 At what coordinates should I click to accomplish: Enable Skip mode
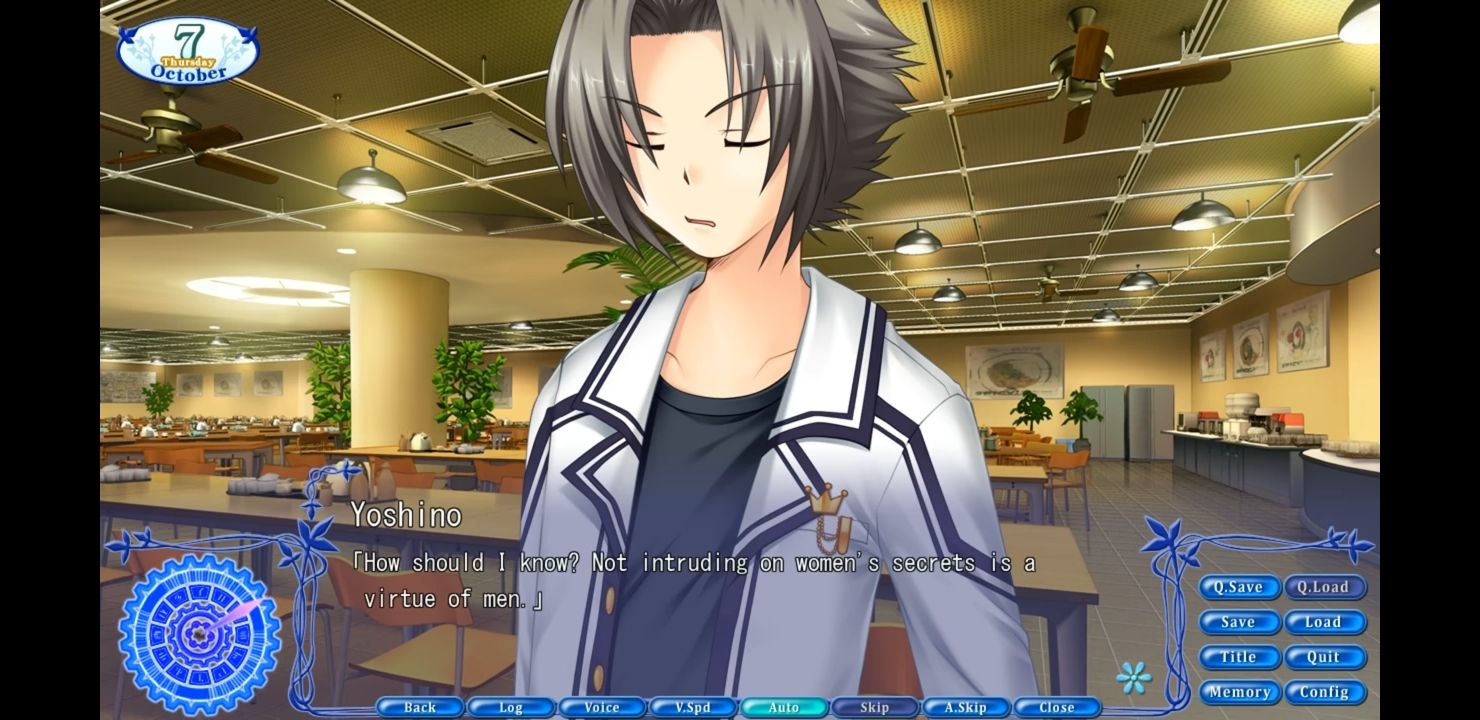coord(874,707)
